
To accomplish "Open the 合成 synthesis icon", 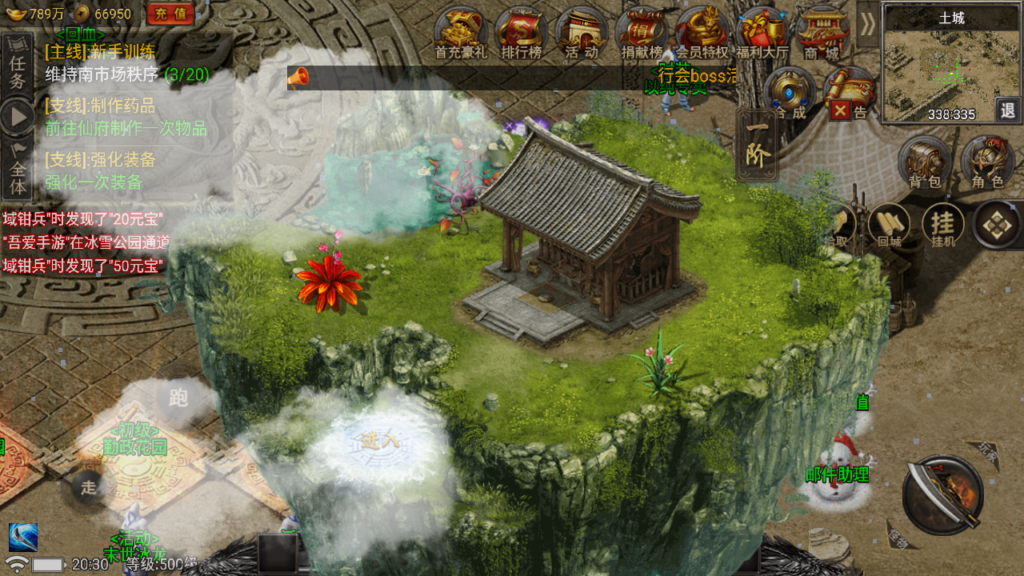I will (789, 93).
